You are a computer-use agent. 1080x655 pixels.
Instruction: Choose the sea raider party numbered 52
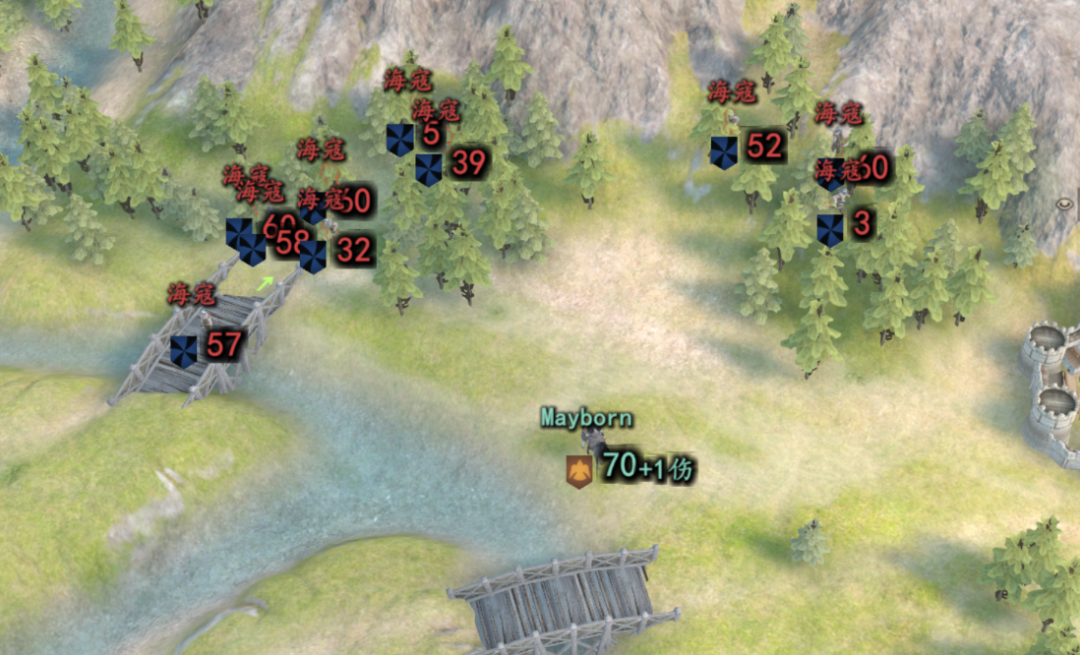(724, 152)
